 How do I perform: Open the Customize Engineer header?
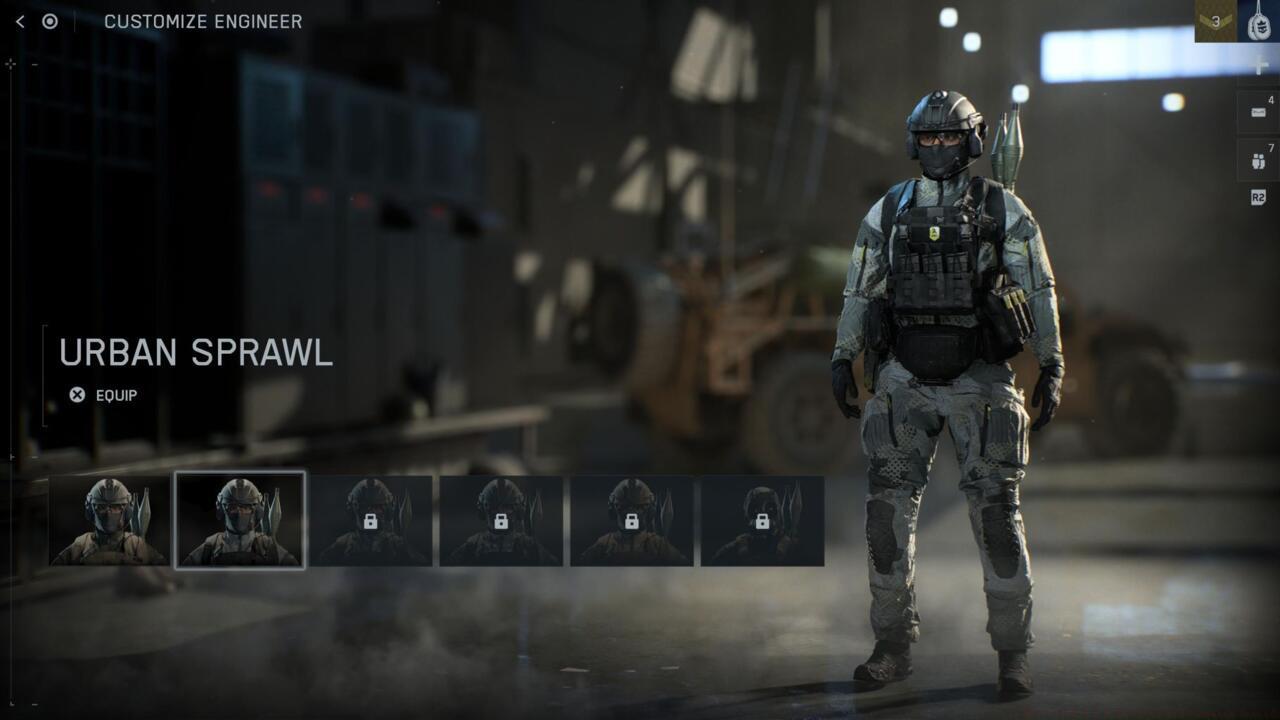204,20
